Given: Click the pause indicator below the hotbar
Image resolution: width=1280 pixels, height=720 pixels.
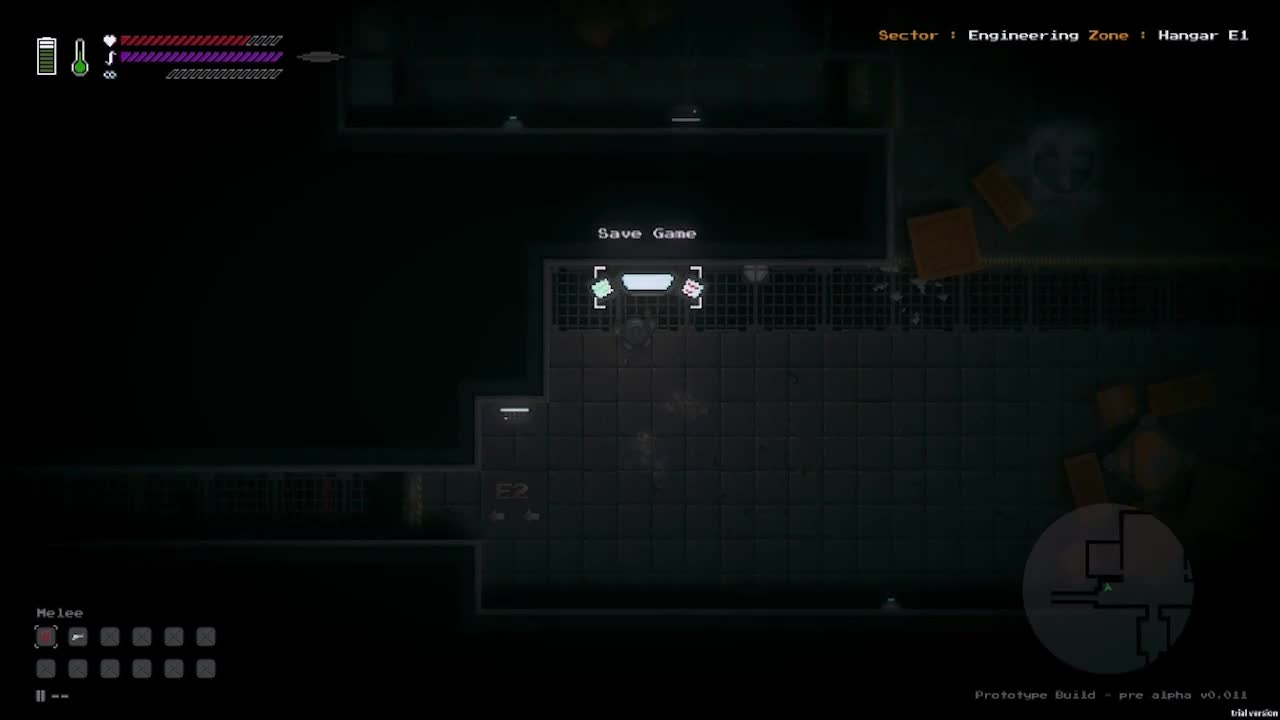Looking at the screenshot, I should coord(40,695).
